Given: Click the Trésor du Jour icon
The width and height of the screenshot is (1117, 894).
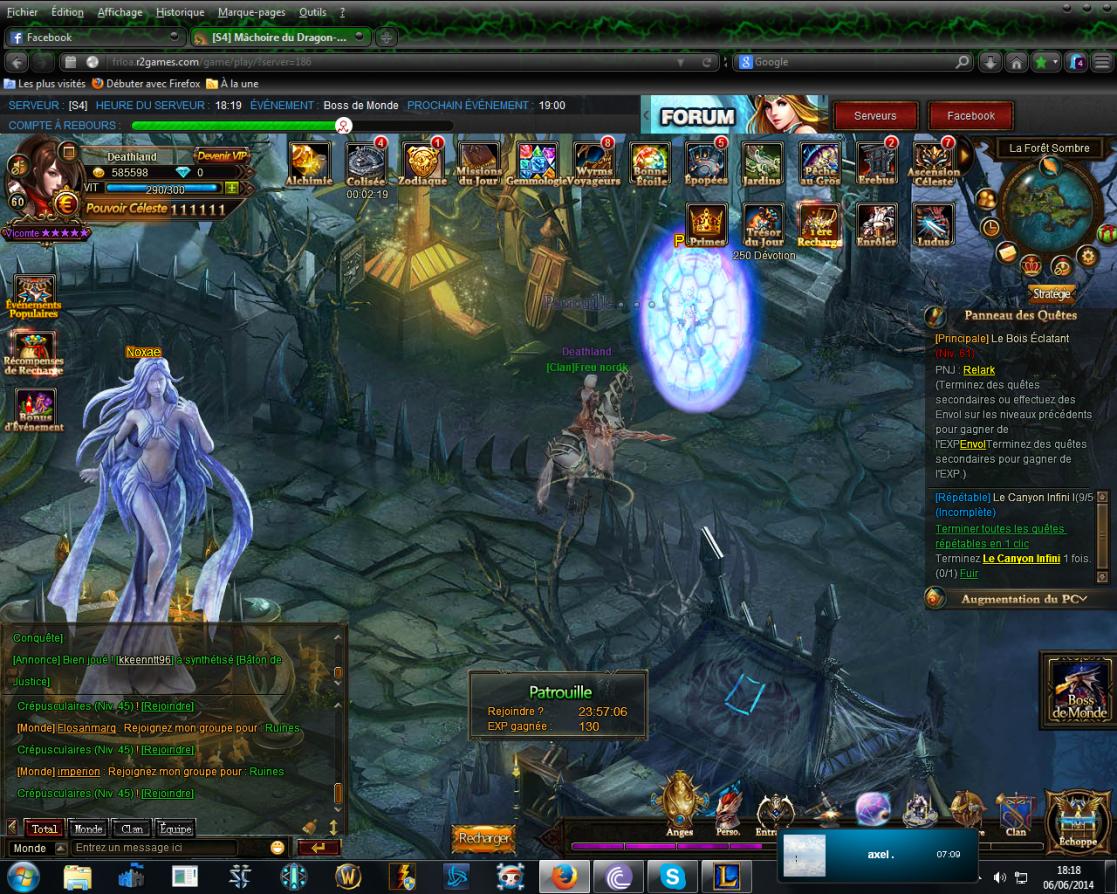Looking at the screenshot, I should 763,223.
